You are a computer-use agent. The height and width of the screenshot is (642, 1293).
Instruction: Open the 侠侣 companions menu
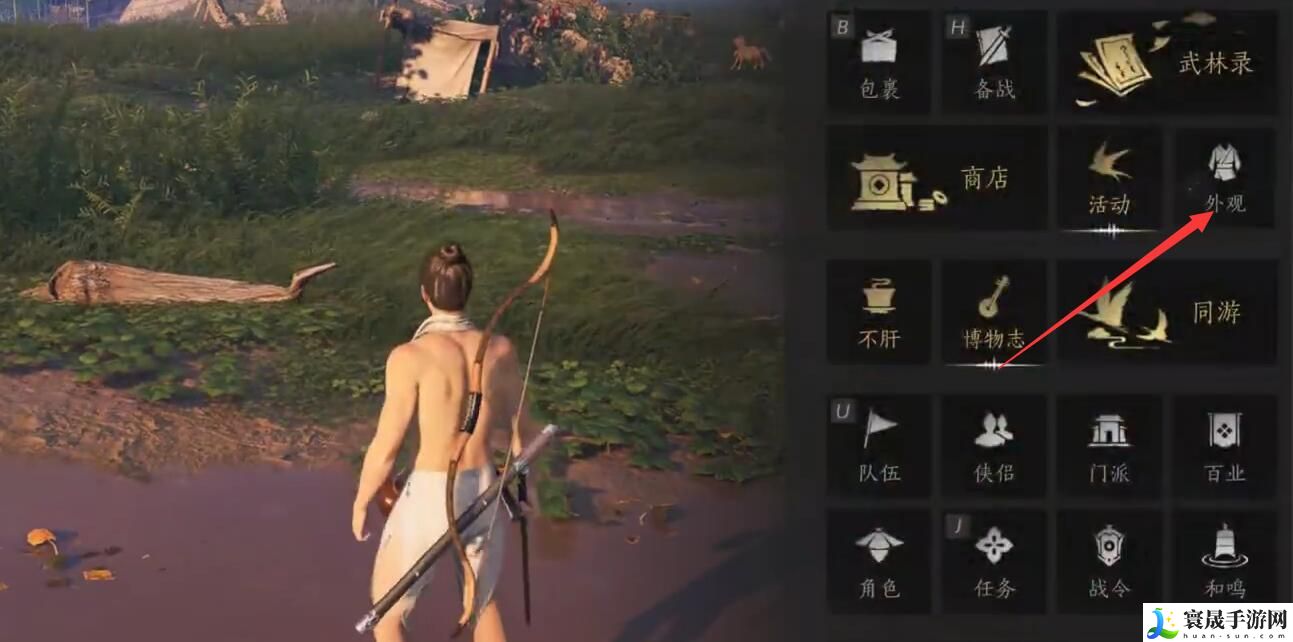pyautogui.click(x=994, y=446)
